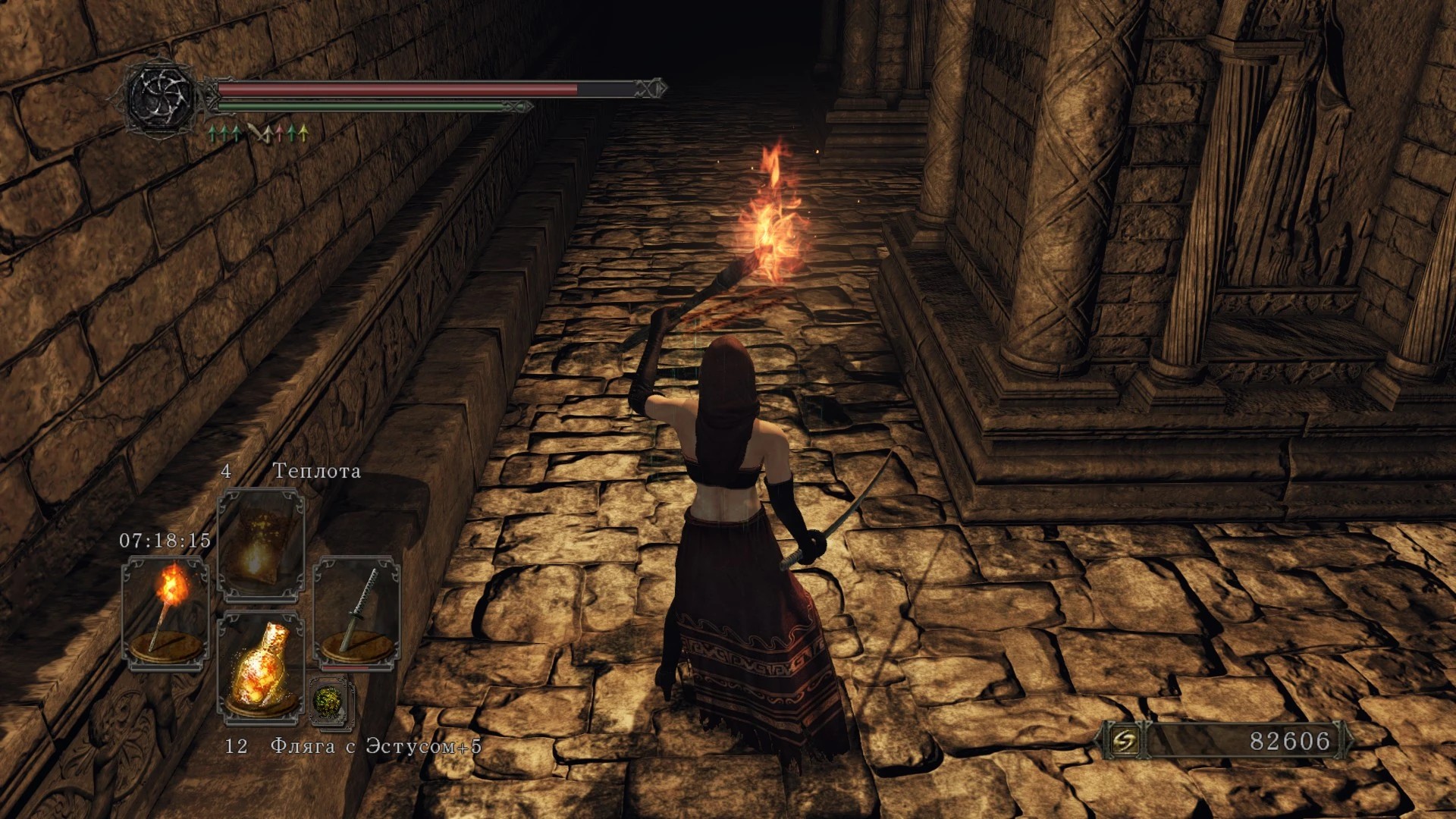Click the covenant emblem beside health bar
This screenshot has height=819, width=1456.
tap(161, 99)
